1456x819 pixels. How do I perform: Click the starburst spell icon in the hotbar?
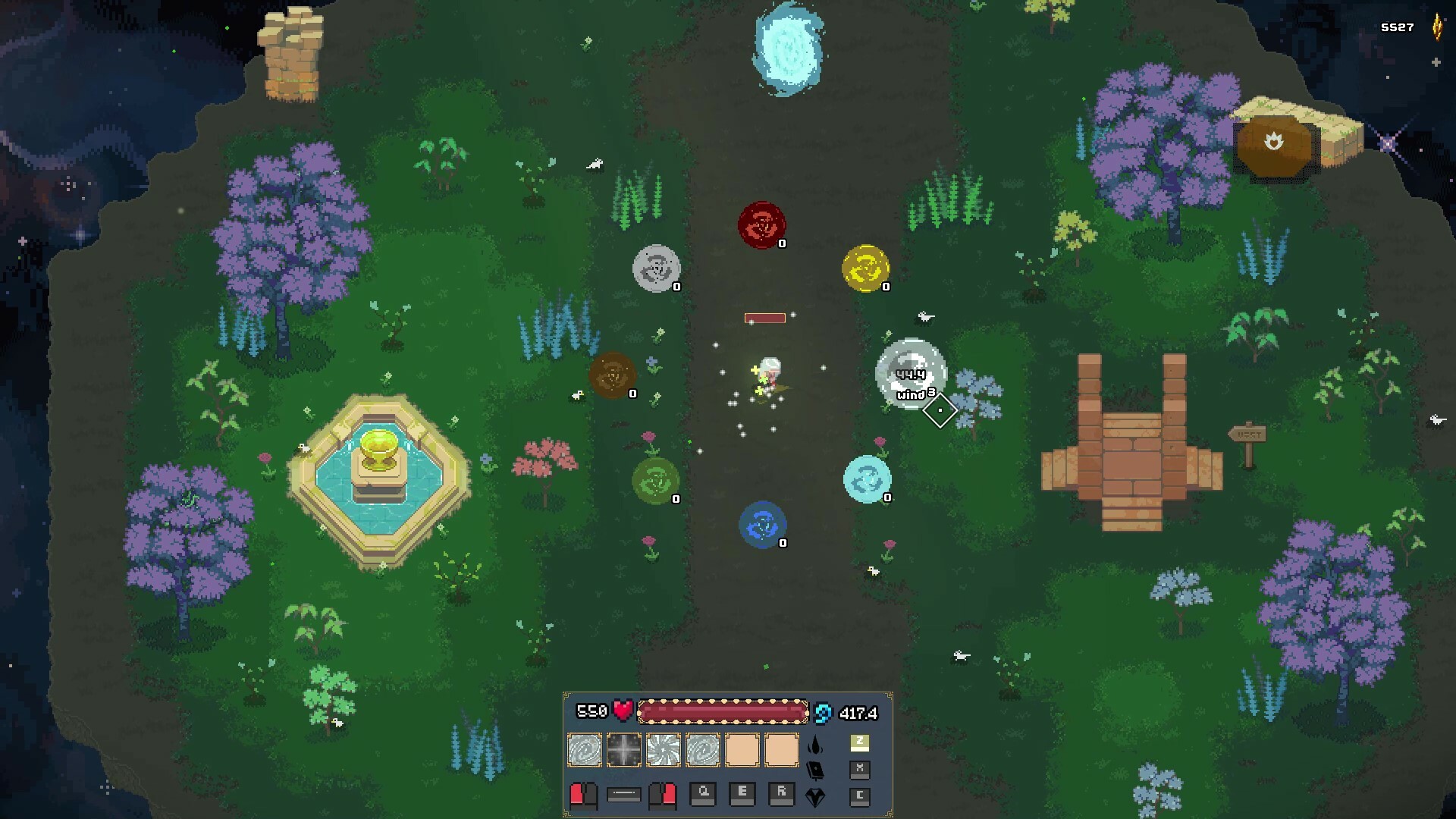click(623, 748)
